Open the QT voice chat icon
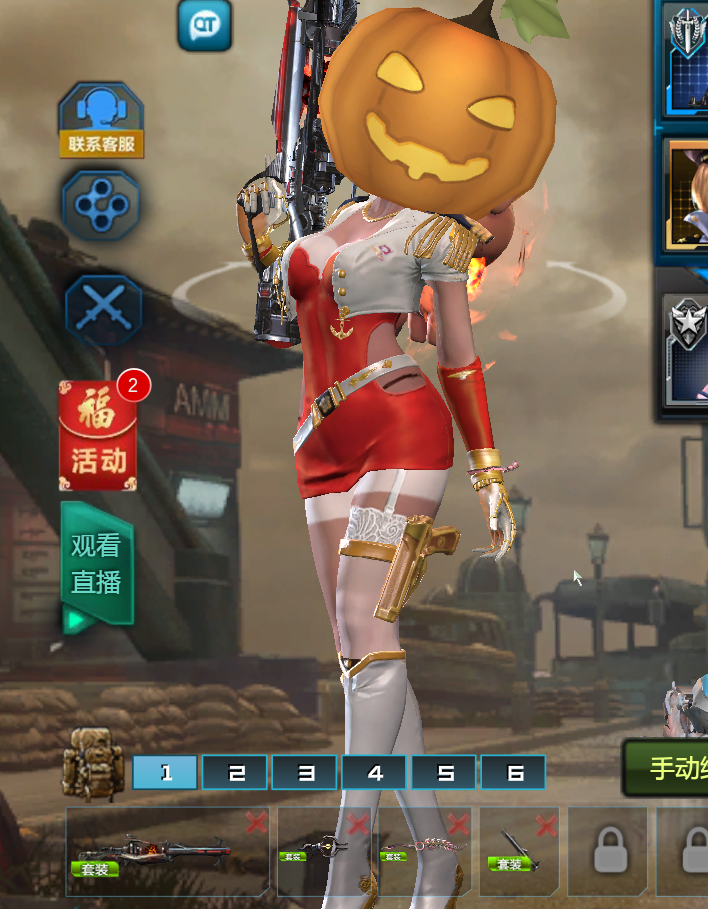The height and width of the screenshot is (909, 708). [204, 24]
